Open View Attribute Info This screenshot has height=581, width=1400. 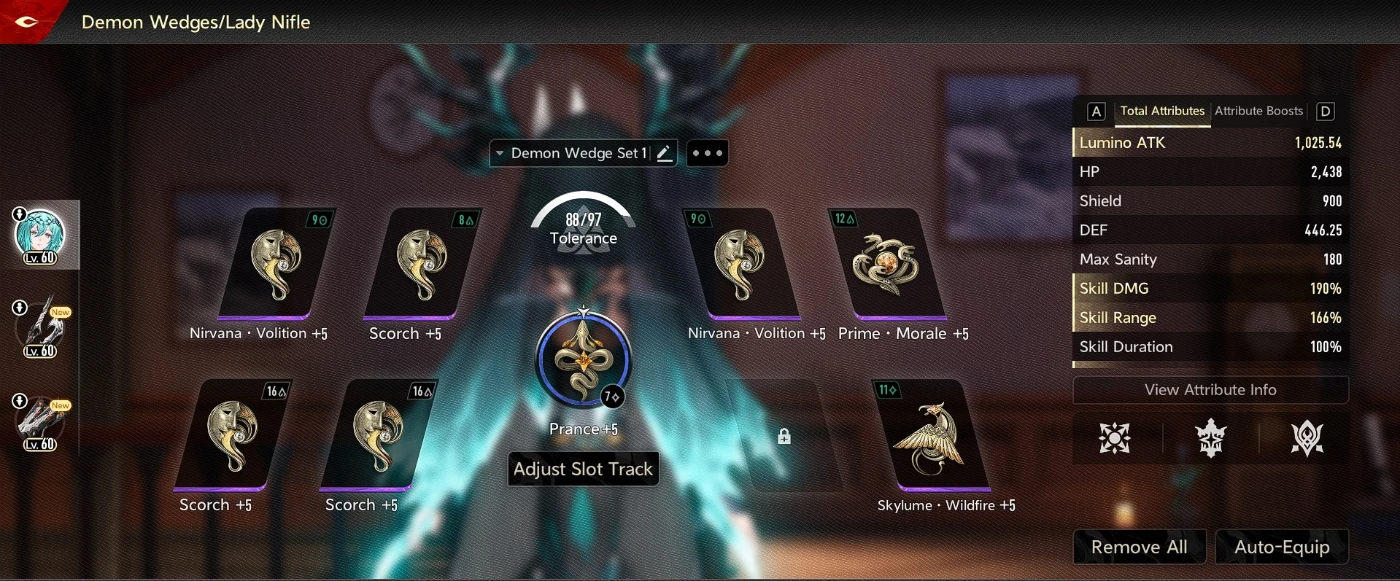click(x=1210, y=390)
